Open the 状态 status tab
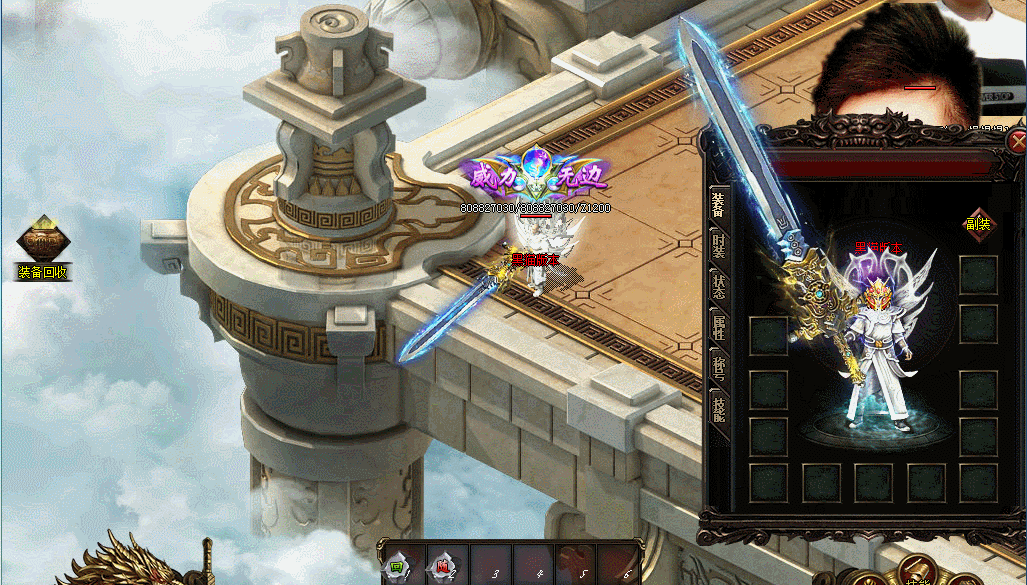The image size is (1027, 585). [x=718, y=285]
